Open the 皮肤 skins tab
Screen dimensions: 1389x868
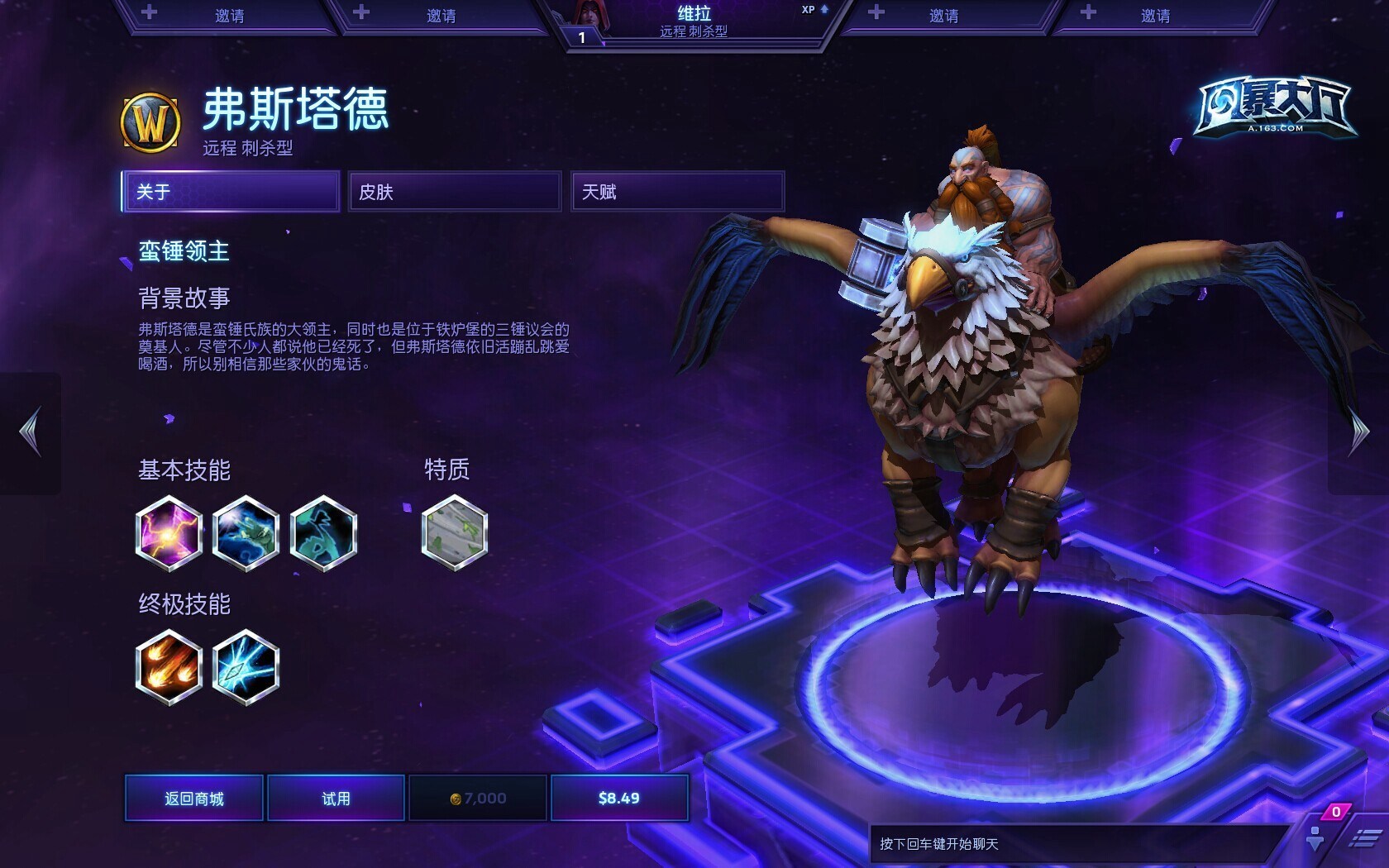[454, 192]
